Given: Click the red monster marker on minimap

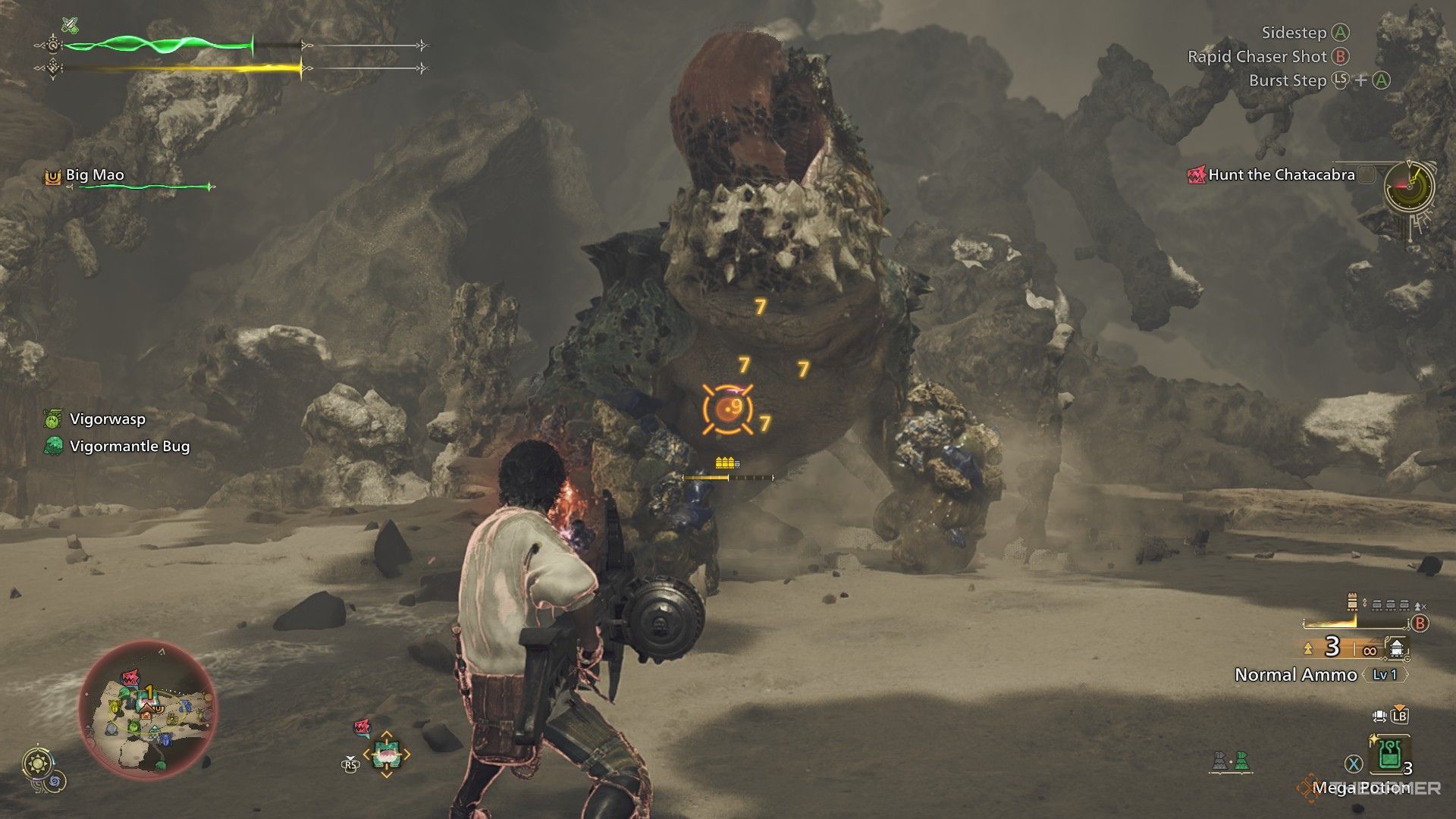Looking at the screenshot, I should pos(130,676).
